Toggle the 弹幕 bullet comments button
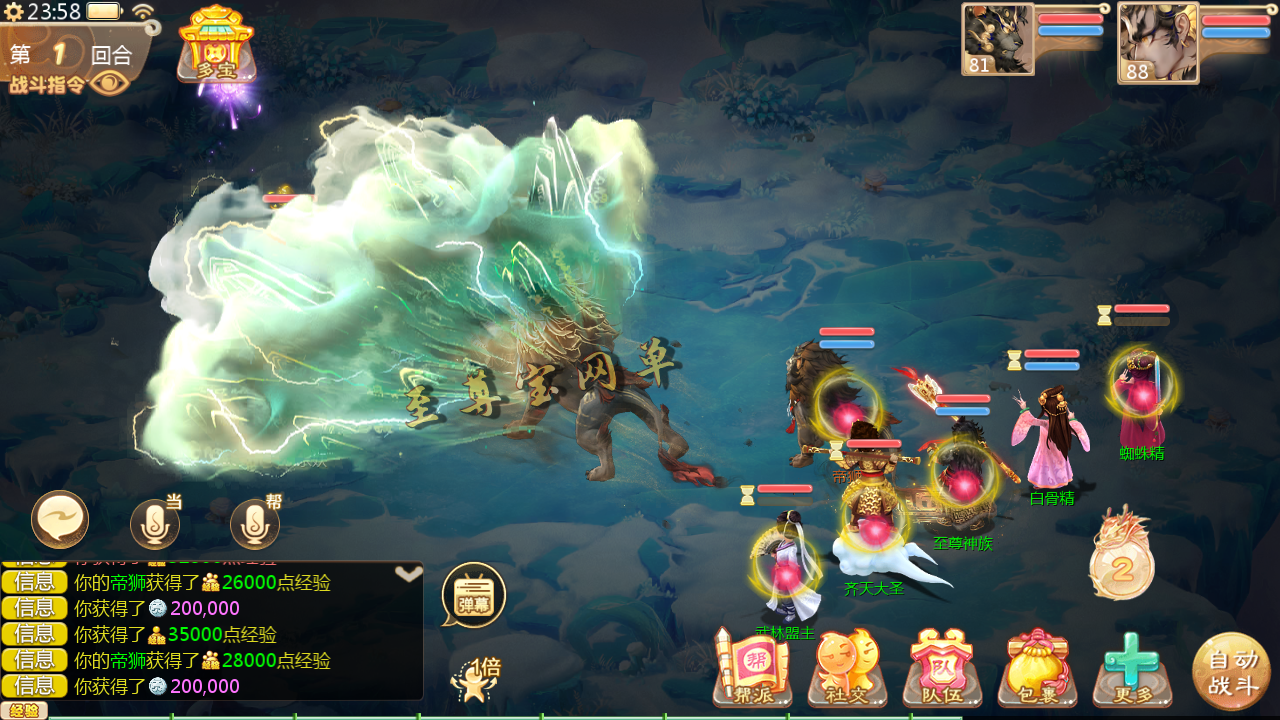Screen dimensions: 1280x720 473,595
